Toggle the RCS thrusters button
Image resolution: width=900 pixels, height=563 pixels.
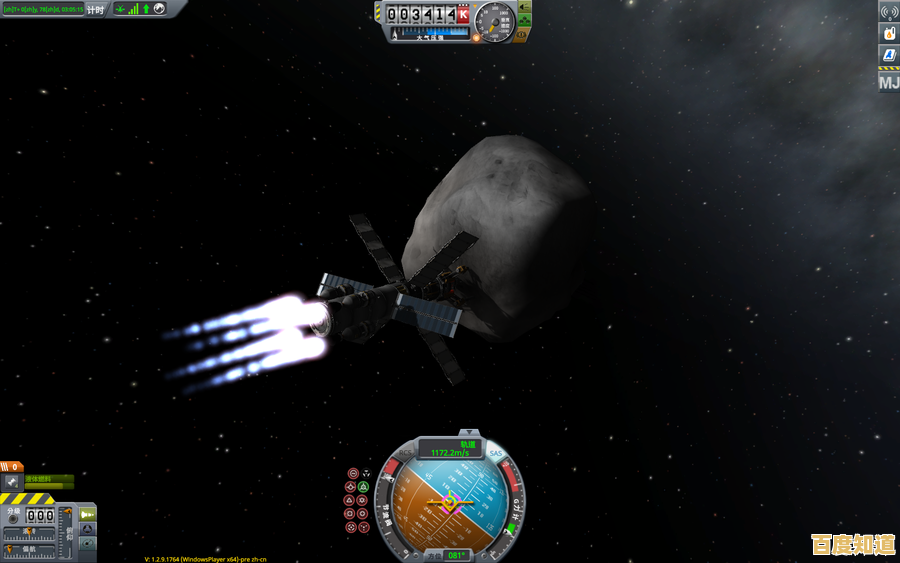pos(407,453)
